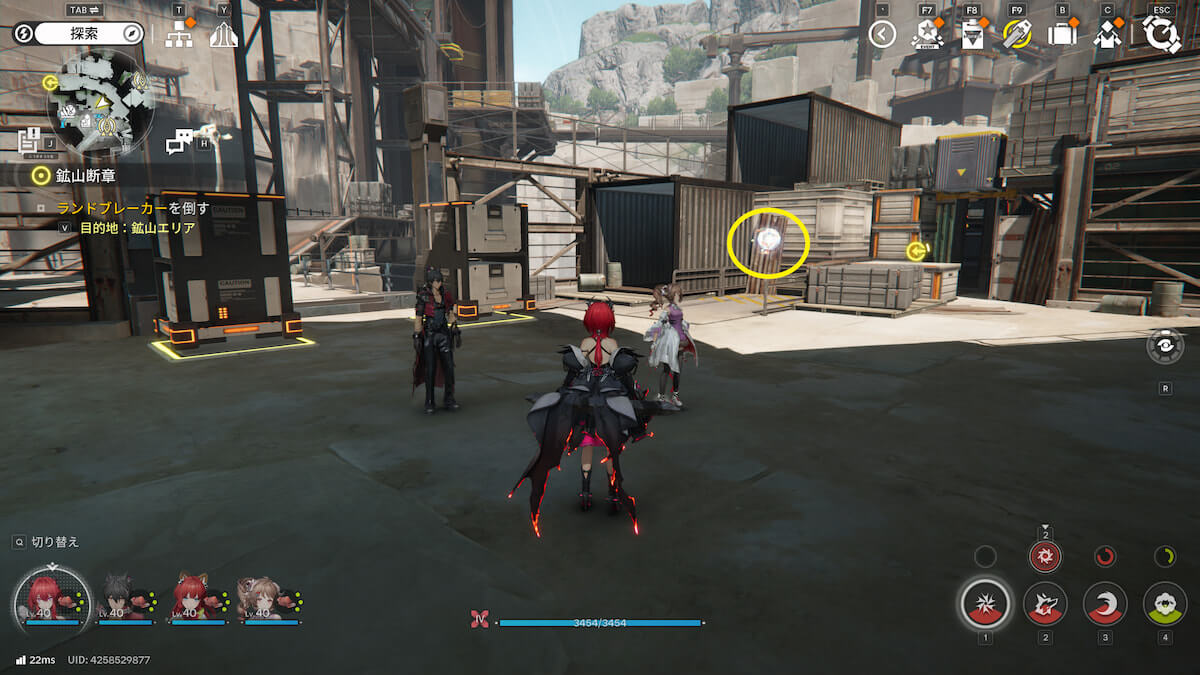
Task: Activate the first skill with starburst icon
Action: [985, 604]
